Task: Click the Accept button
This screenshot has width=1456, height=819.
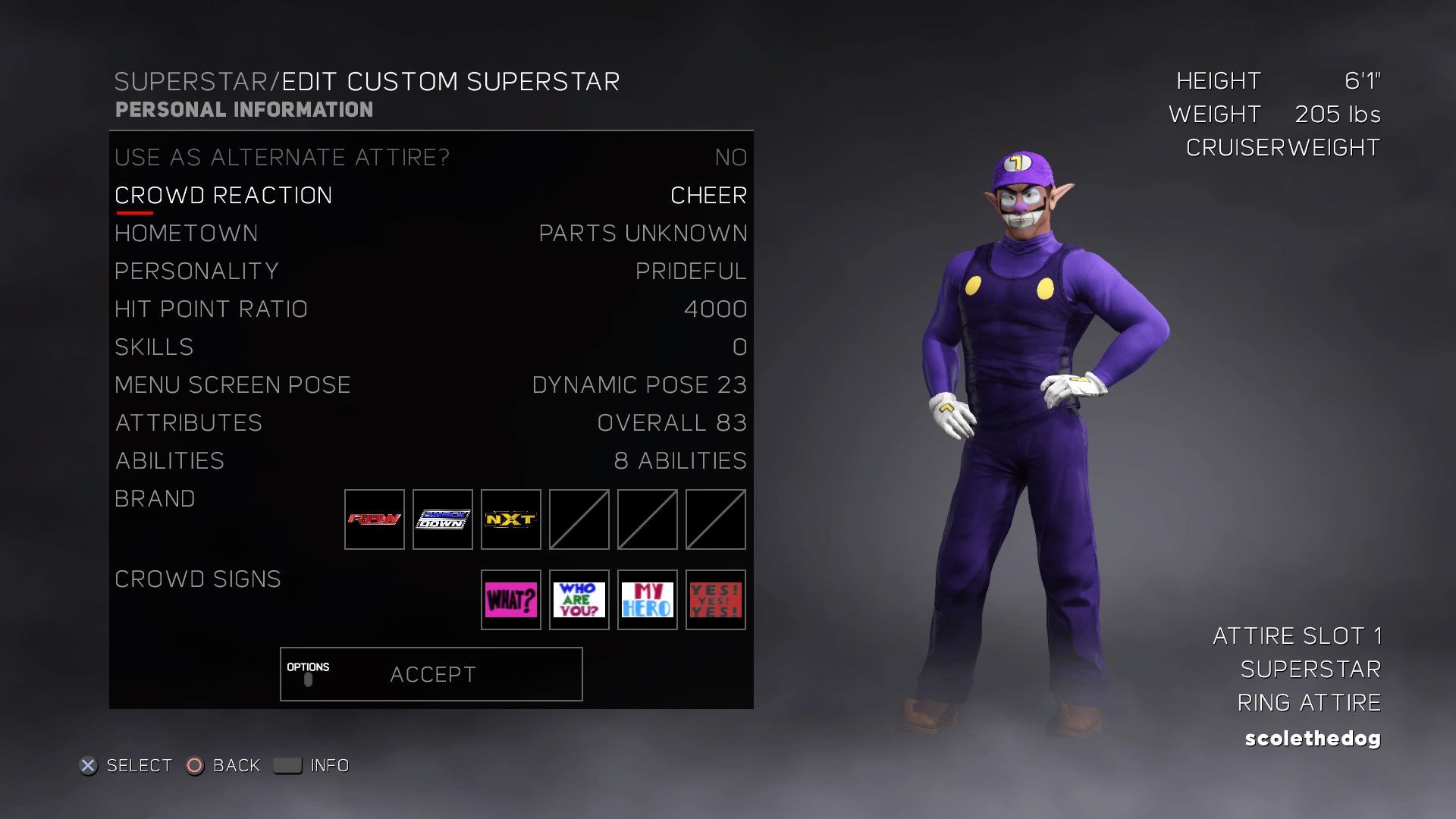Action: [431, 673]
